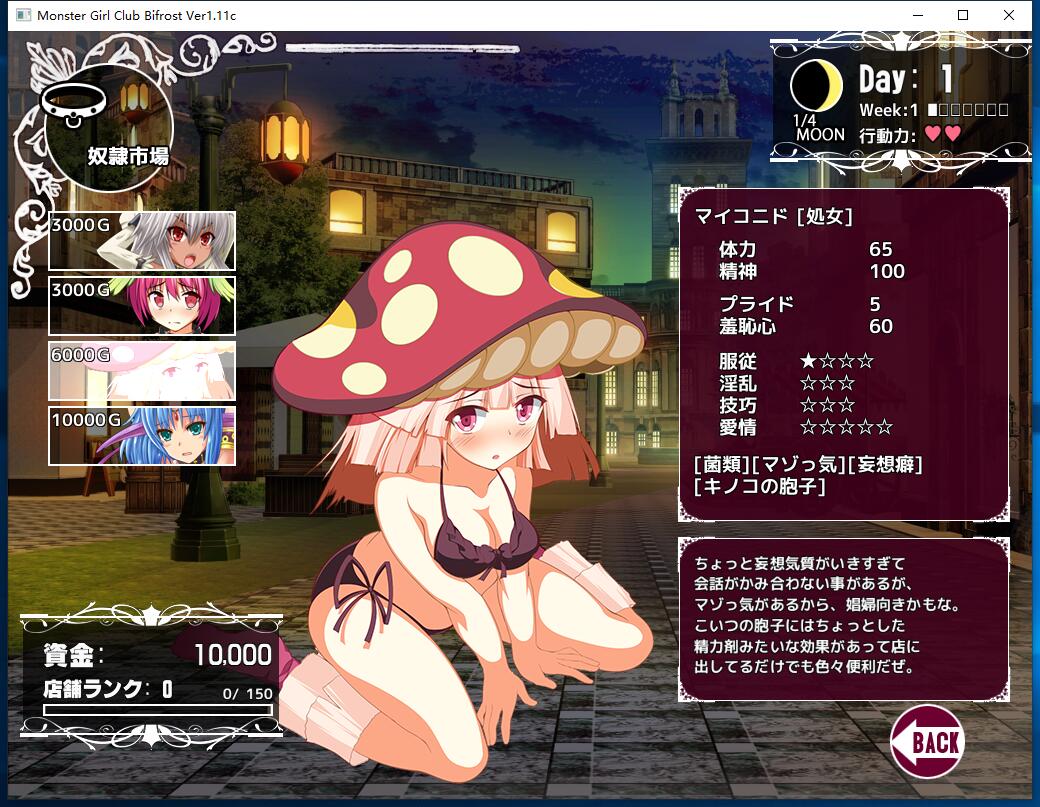Pick the 6000G mushroom girl portrait
1040x807 pixels.
tap(142, 371)
